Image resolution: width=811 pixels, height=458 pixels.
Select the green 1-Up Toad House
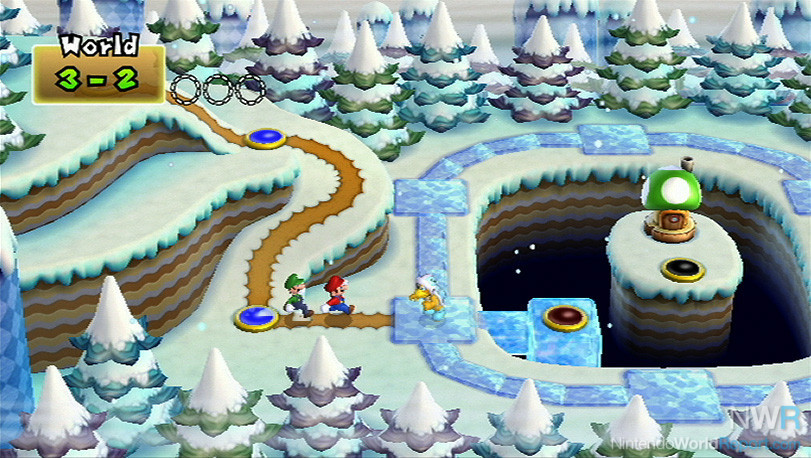pyautogui.click(x=669, y=201)
